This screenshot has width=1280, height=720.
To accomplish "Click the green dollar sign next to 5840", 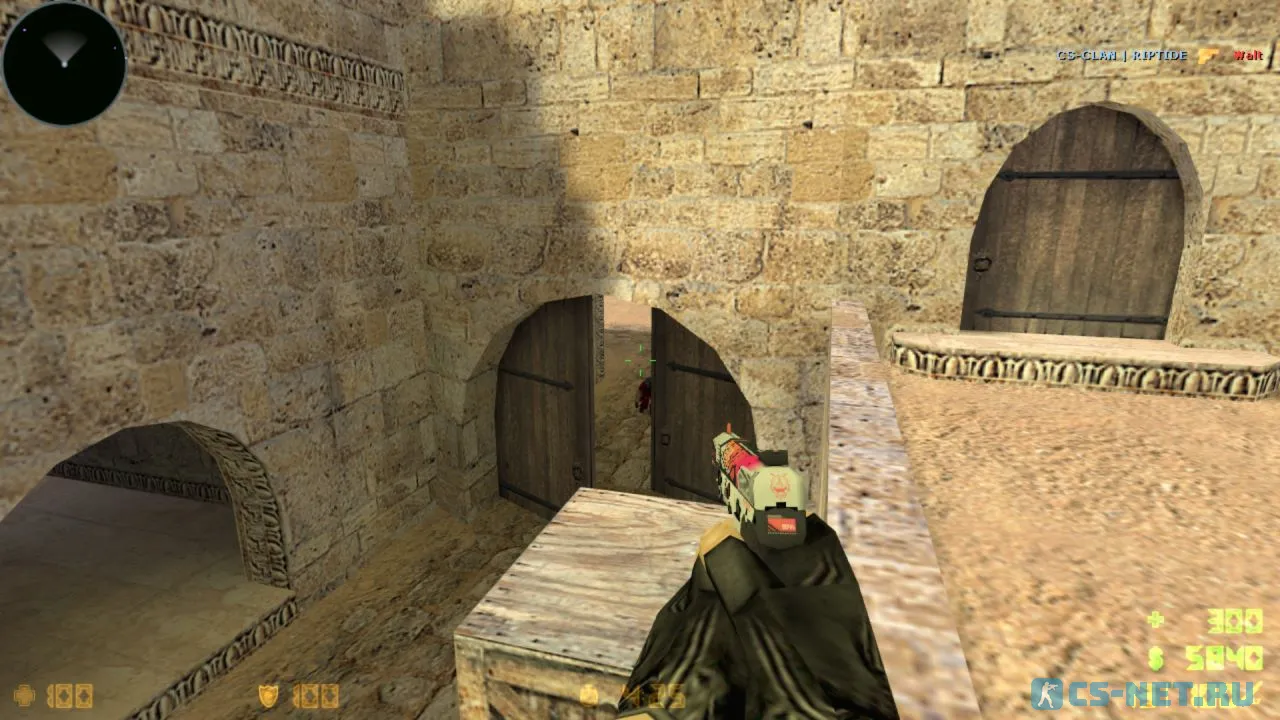I will tap(1156, 658).
